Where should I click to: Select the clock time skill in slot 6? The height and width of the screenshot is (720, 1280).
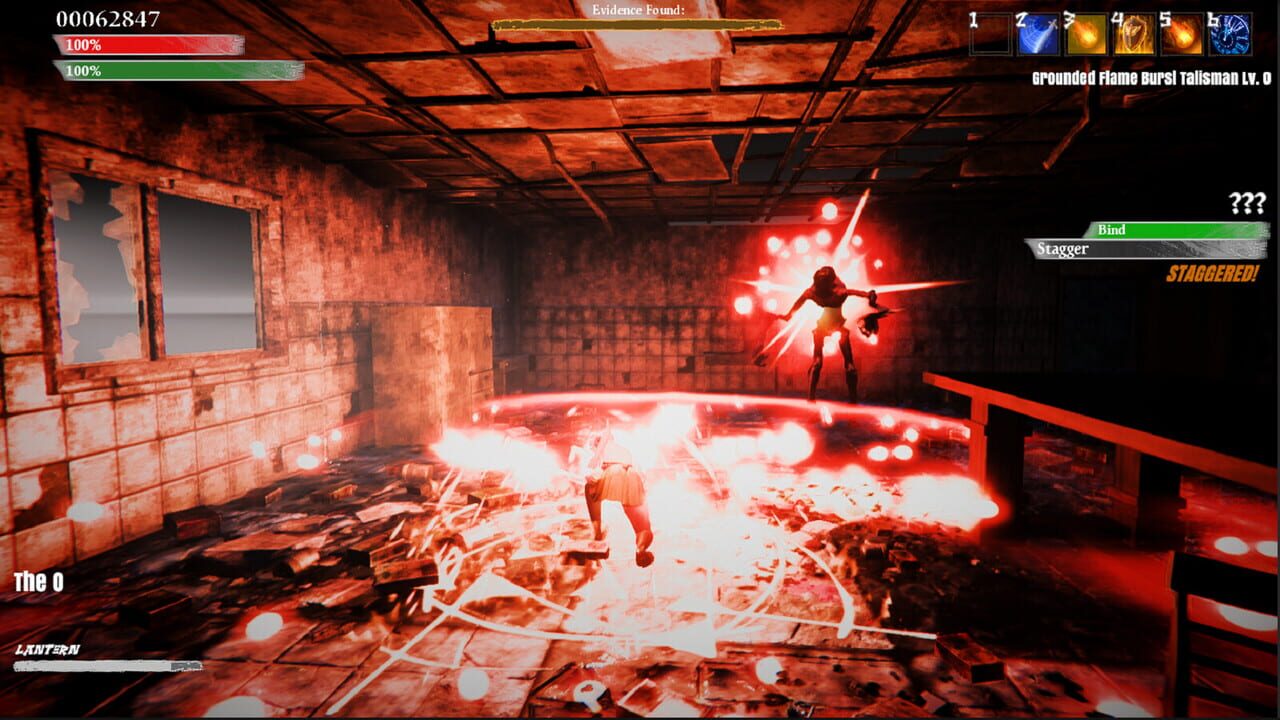(1229, 33)
